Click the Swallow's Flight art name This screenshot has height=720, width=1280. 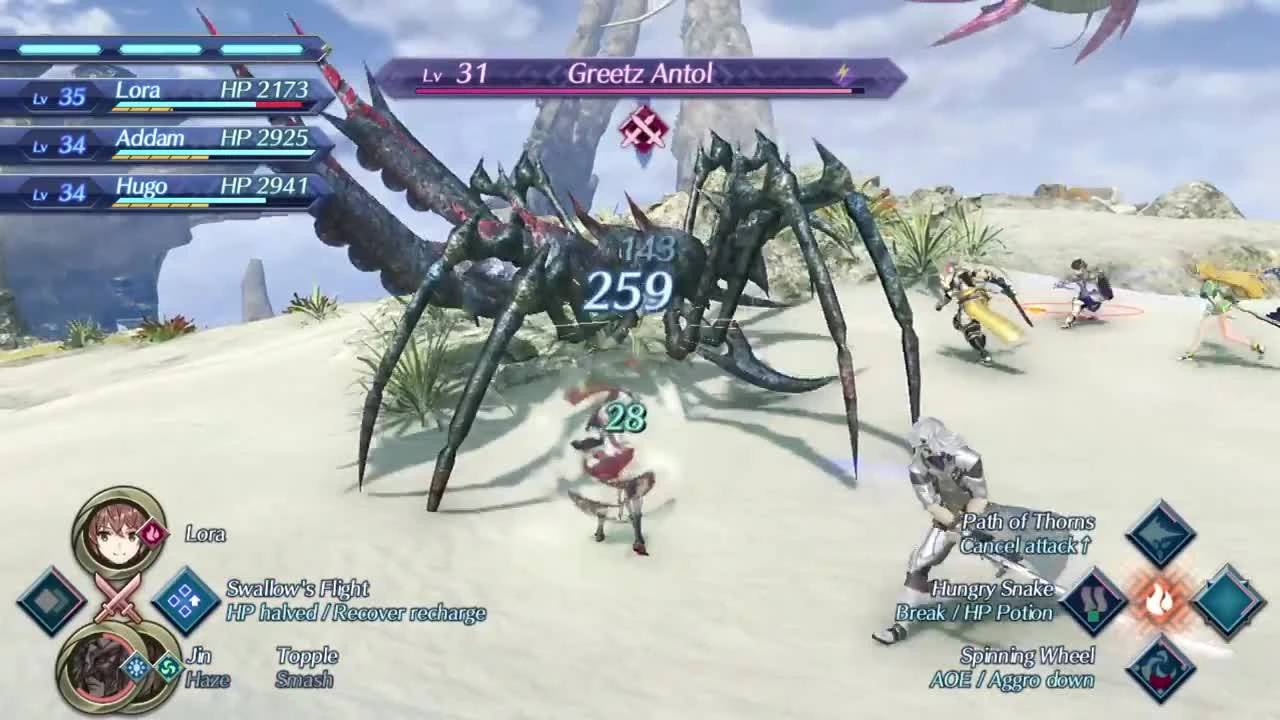[x=300, y=588]
